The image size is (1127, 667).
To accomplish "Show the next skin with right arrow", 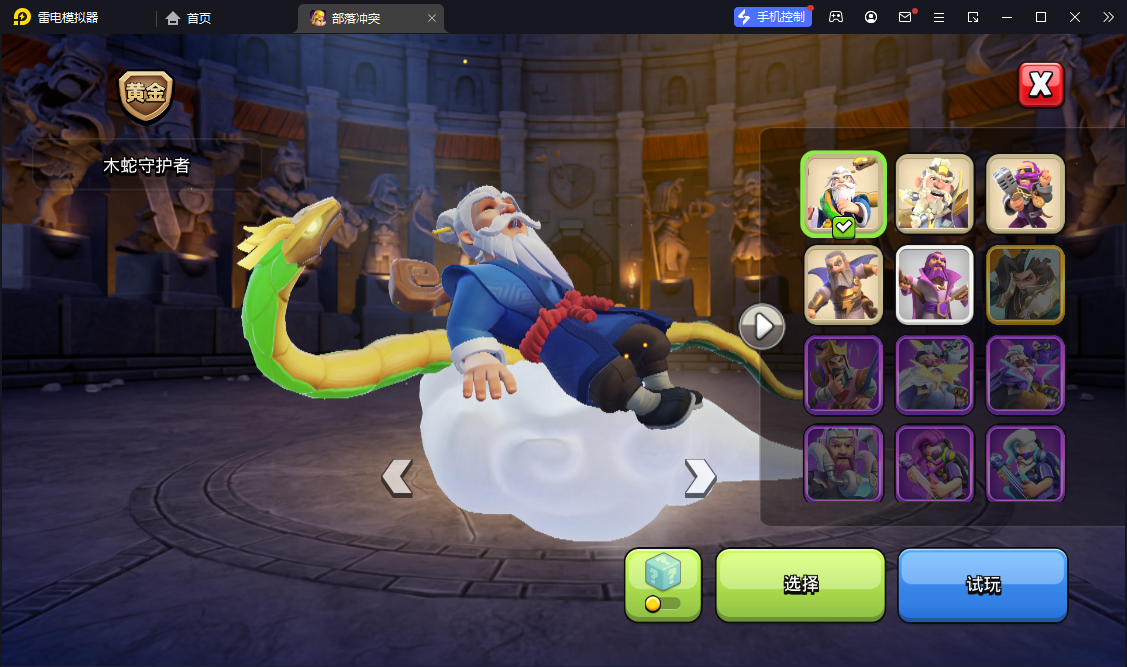I will (x=699, y=477).
